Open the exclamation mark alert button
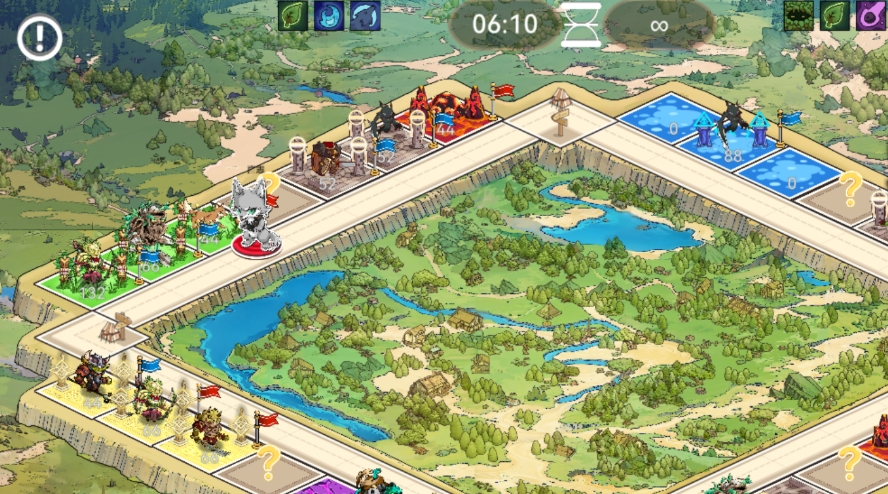This screenshot has height=494, width=888. (x=40, y=39)
